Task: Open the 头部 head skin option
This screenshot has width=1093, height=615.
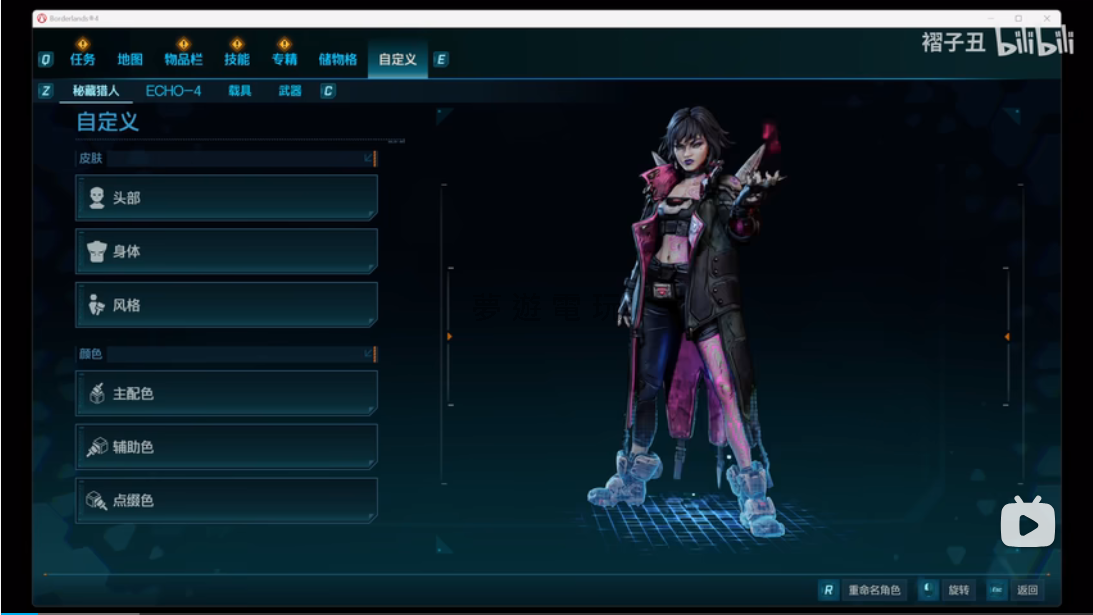Action: [227, 198]
